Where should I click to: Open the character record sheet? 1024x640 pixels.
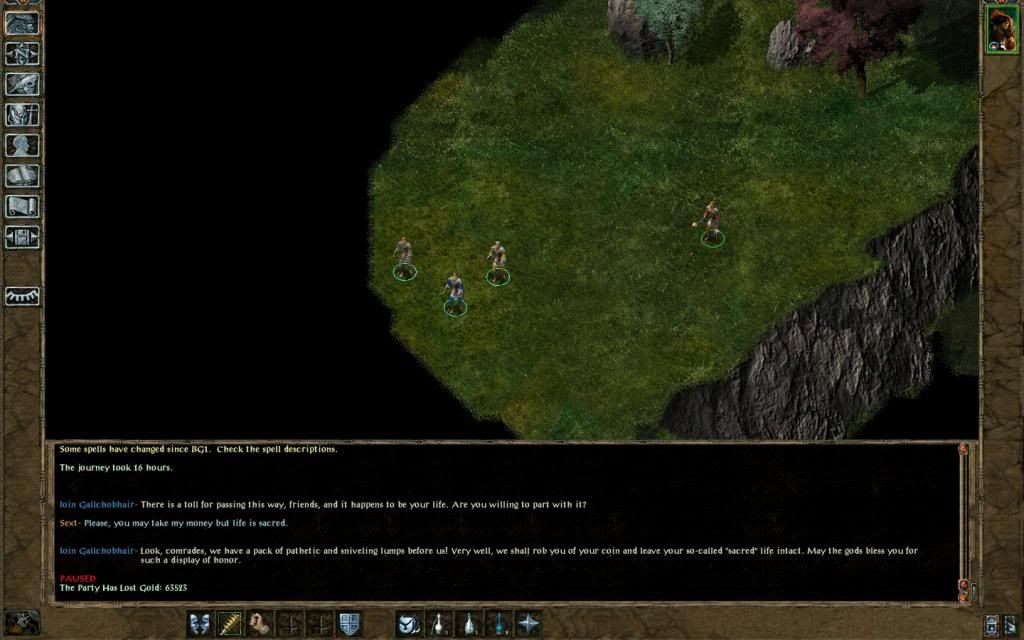click(22, 146)
